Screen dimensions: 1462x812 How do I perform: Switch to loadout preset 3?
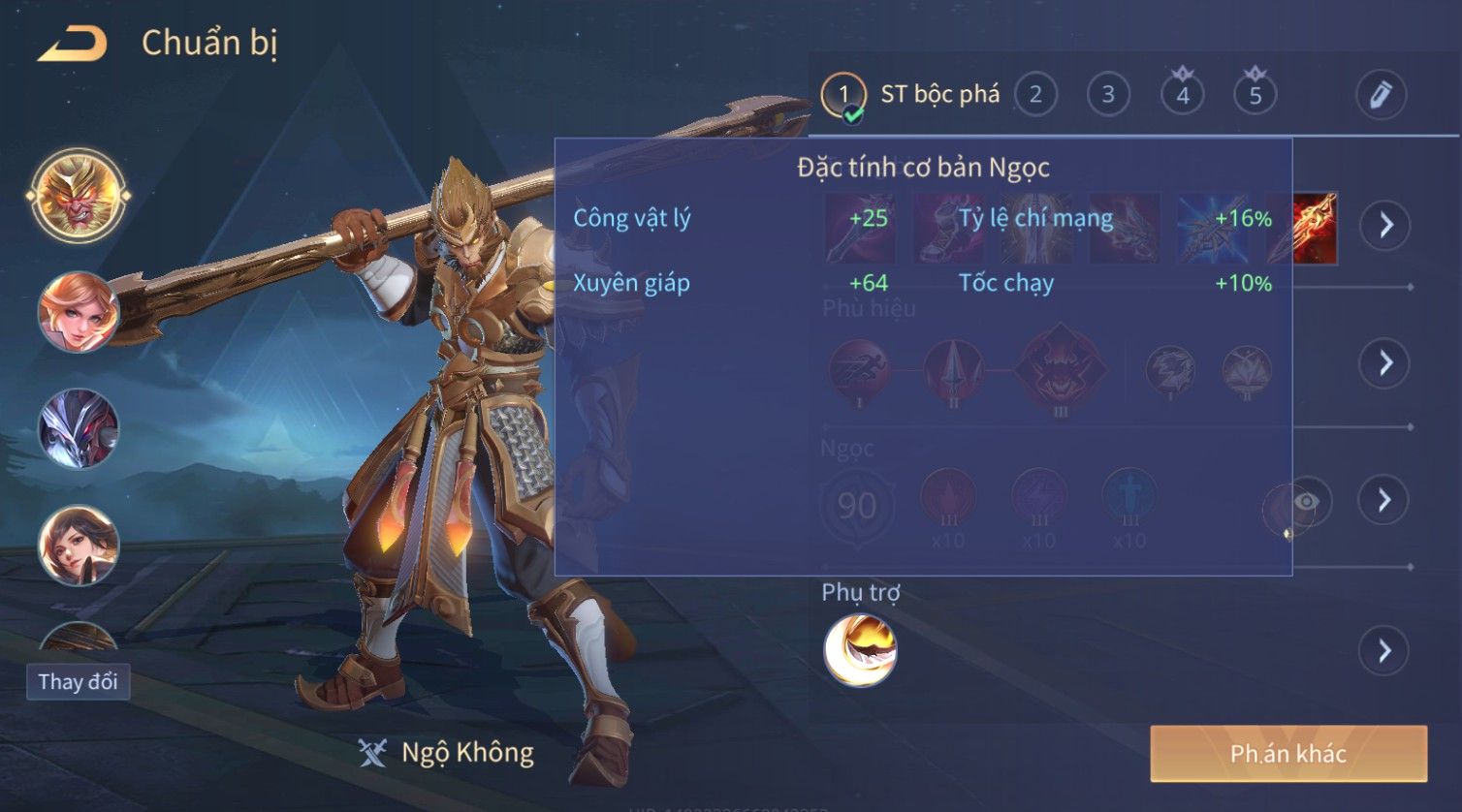click(1108, 95)
